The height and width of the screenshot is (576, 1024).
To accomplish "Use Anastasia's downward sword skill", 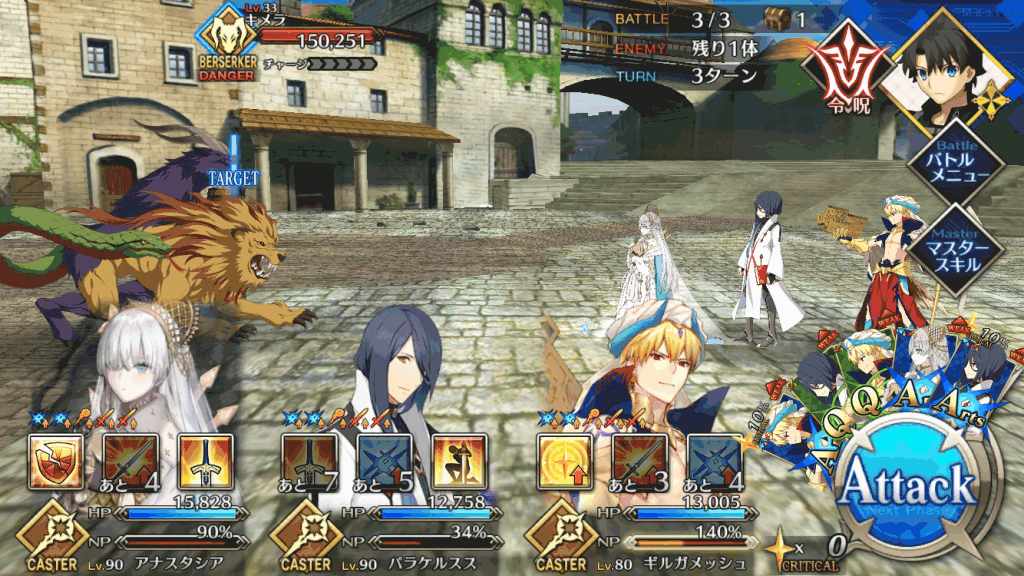I will (x=205, y=461).
